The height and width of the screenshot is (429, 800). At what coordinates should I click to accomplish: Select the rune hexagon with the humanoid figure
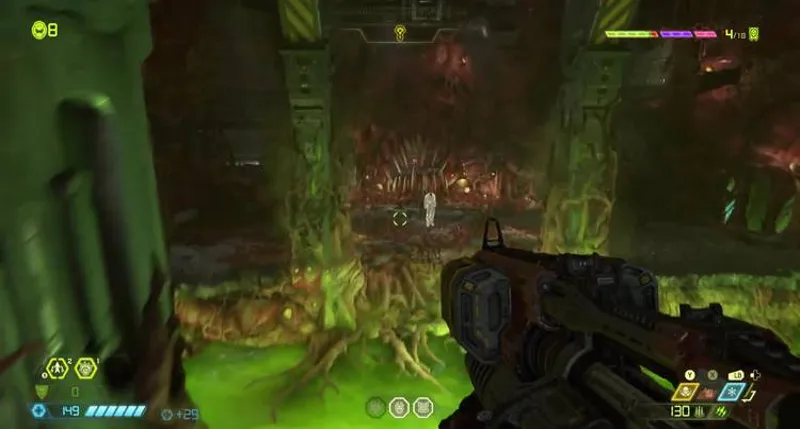[56, 369]
